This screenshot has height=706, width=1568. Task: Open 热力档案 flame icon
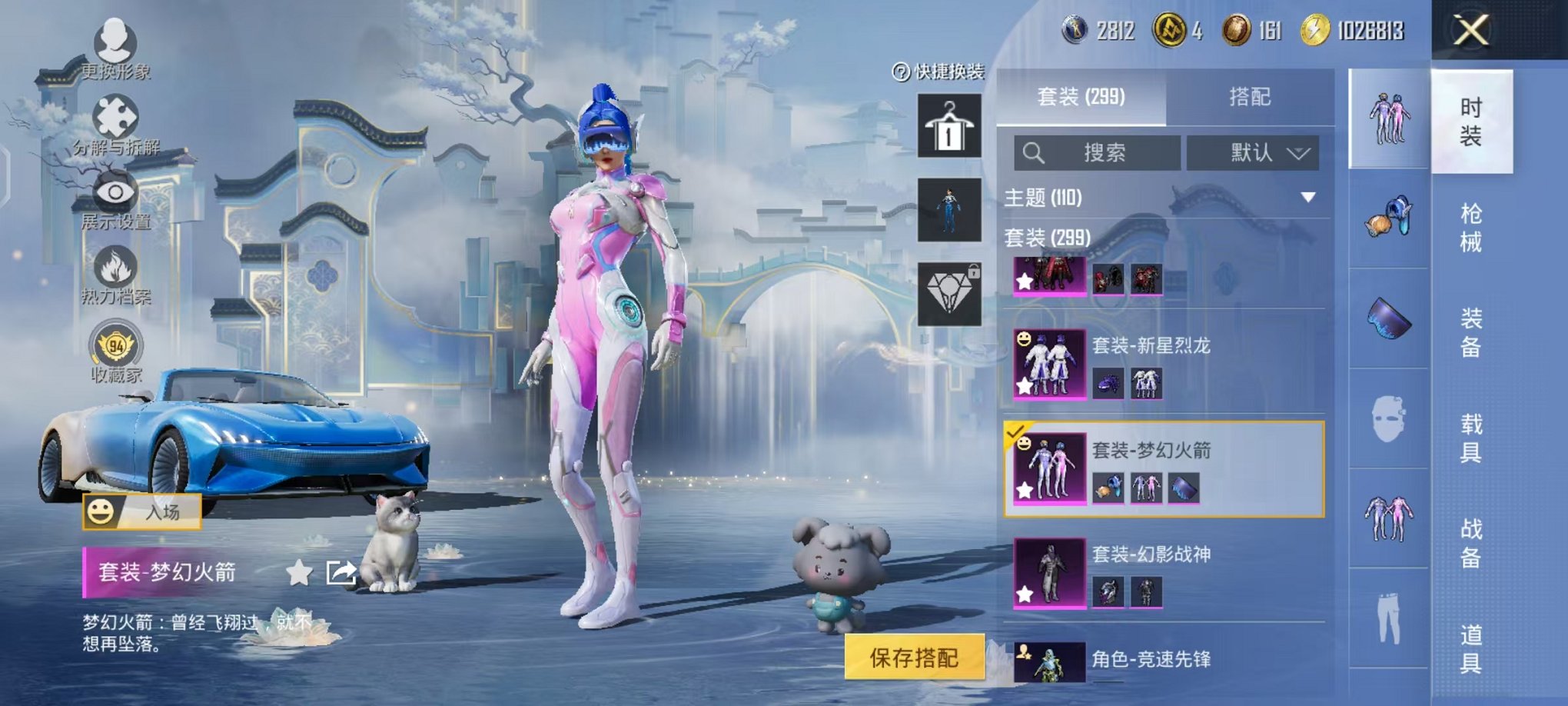tap(115, 272)
